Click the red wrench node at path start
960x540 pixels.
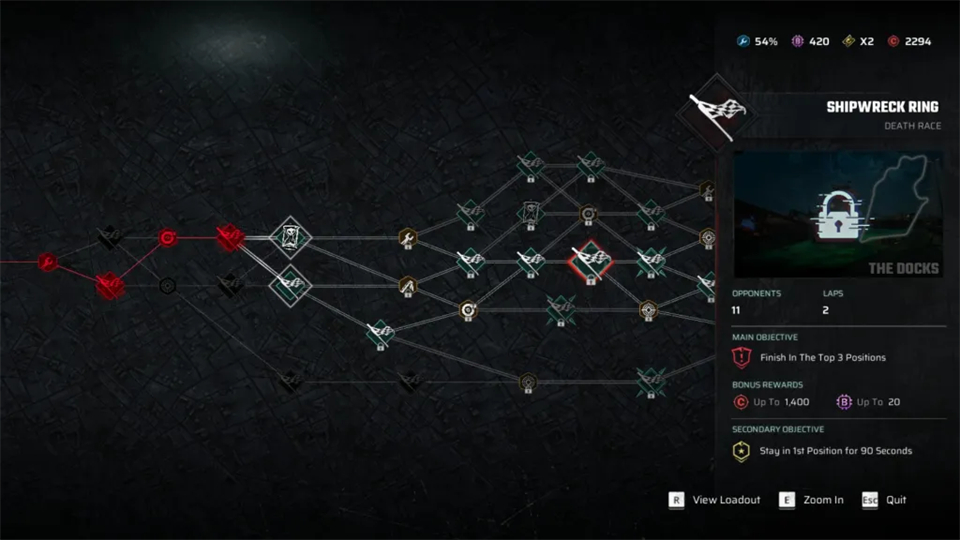[x=47, y=262]
